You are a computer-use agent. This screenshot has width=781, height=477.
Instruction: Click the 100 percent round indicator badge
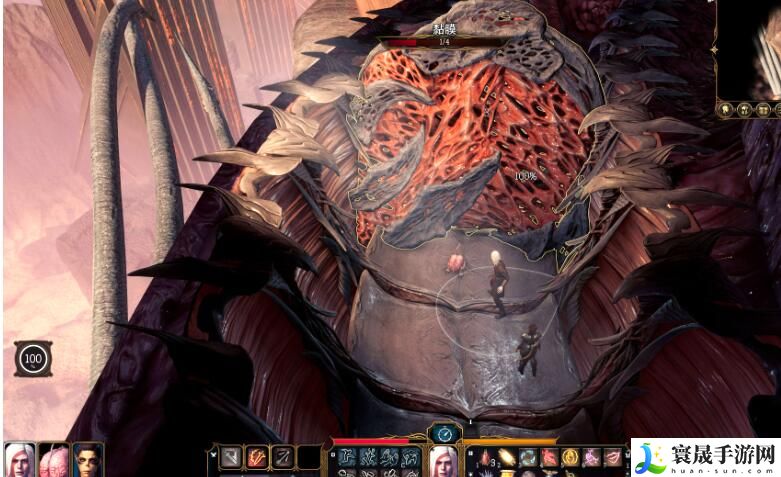coord(32,358)
